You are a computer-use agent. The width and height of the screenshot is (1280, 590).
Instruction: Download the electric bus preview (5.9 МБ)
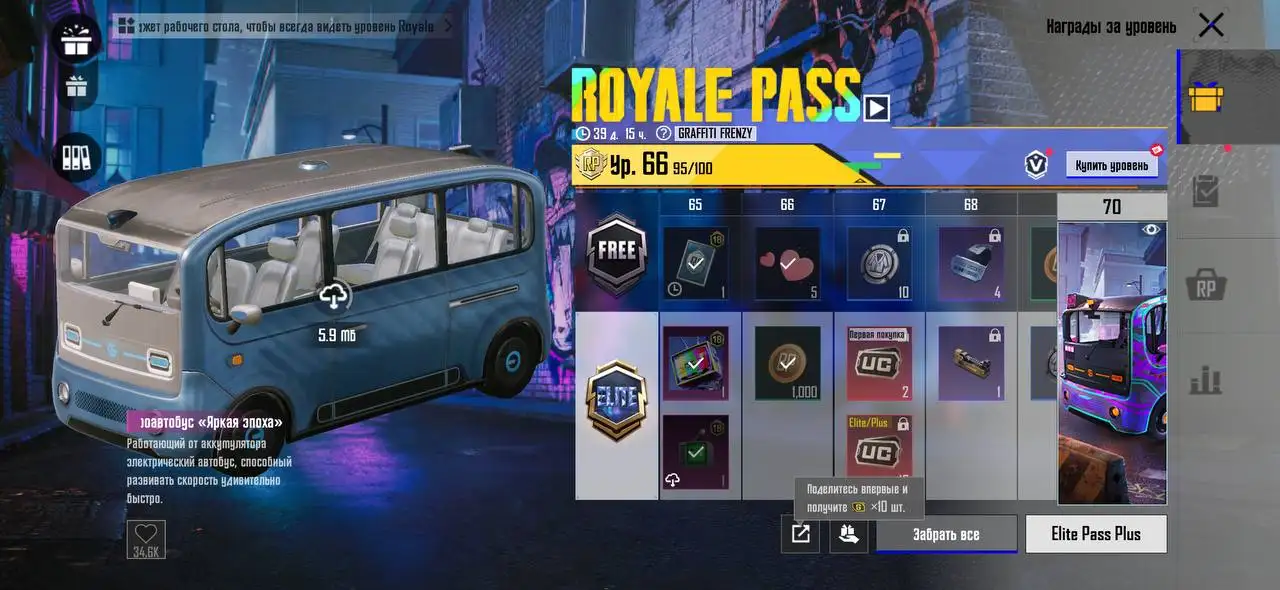[333, 296]
